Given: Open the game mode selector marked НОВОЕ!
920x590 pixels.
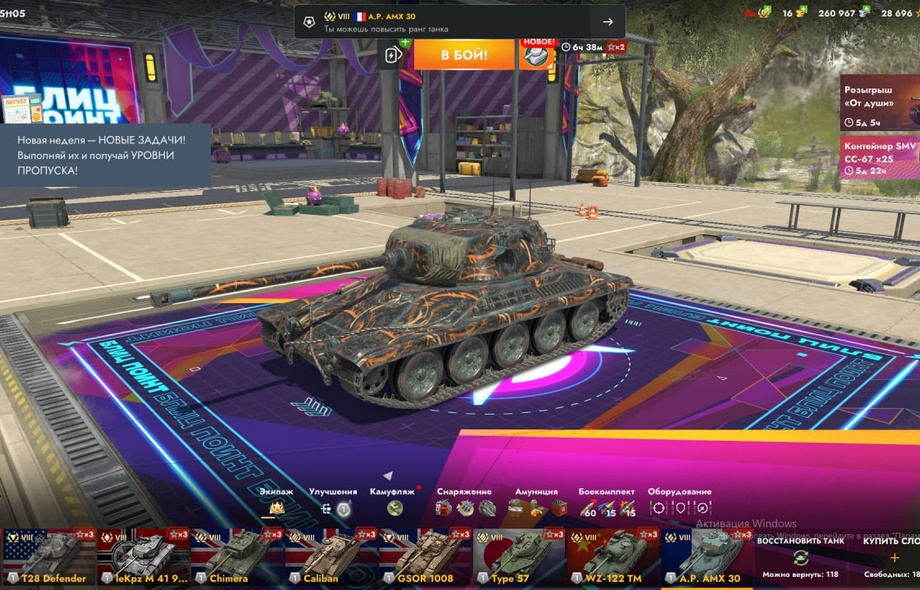Looking at the screenshot, I should 536,54.
